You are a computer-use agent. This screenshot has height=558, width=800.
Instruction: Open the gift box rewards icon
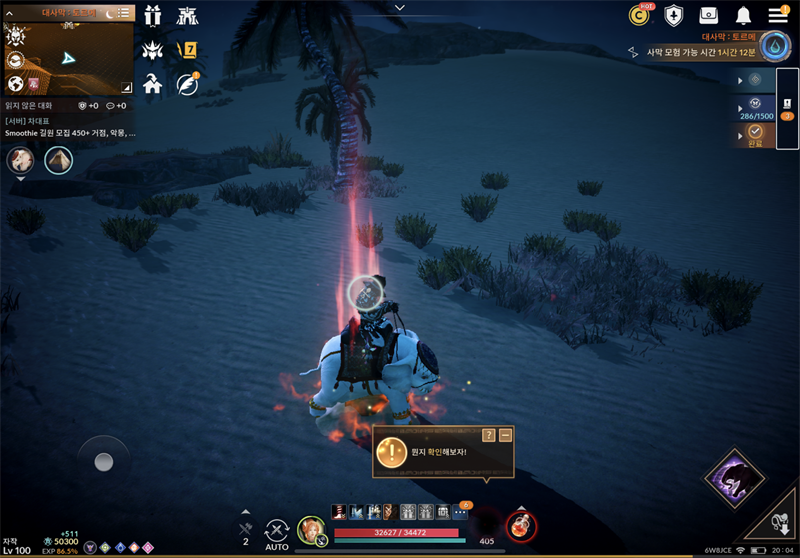[153, 15]
